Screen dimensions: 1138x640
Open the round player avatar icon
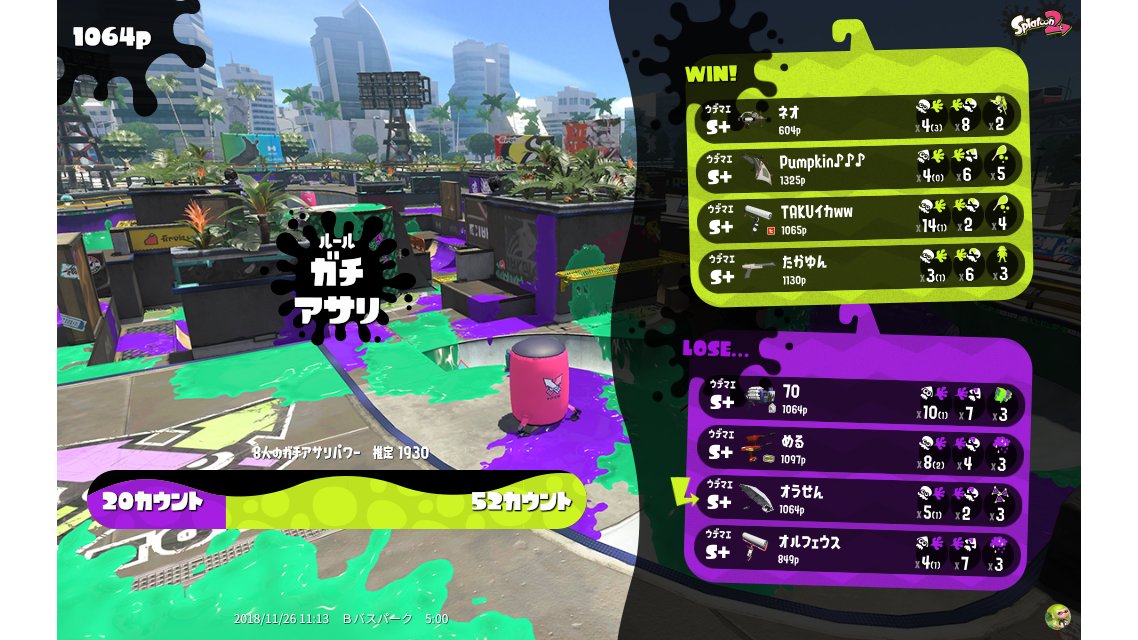[1057, 616]
